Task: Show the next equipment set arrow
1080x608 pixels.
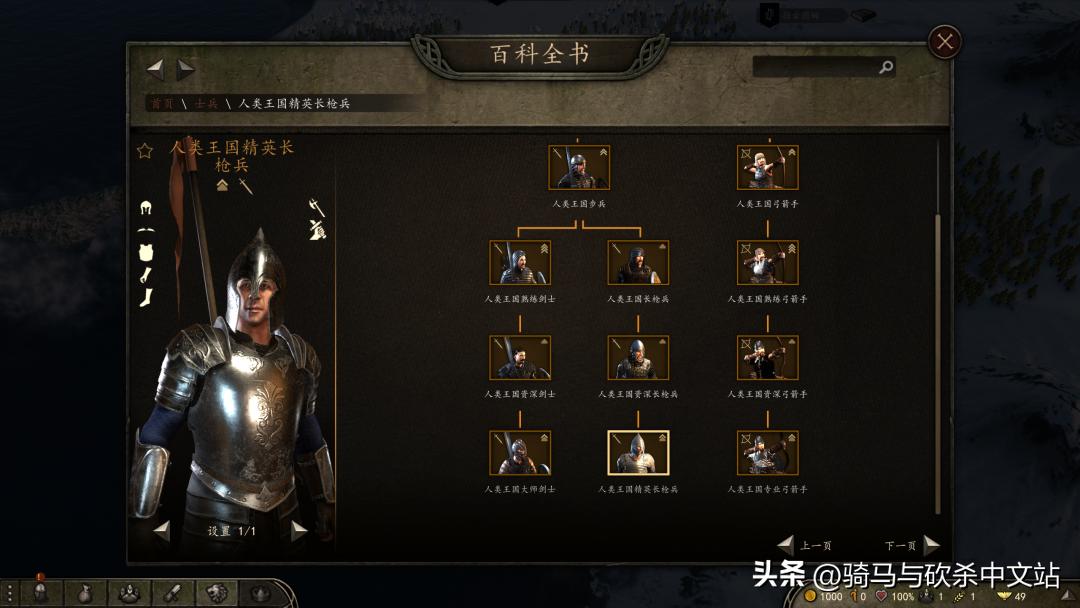Action: coord(298,531)
